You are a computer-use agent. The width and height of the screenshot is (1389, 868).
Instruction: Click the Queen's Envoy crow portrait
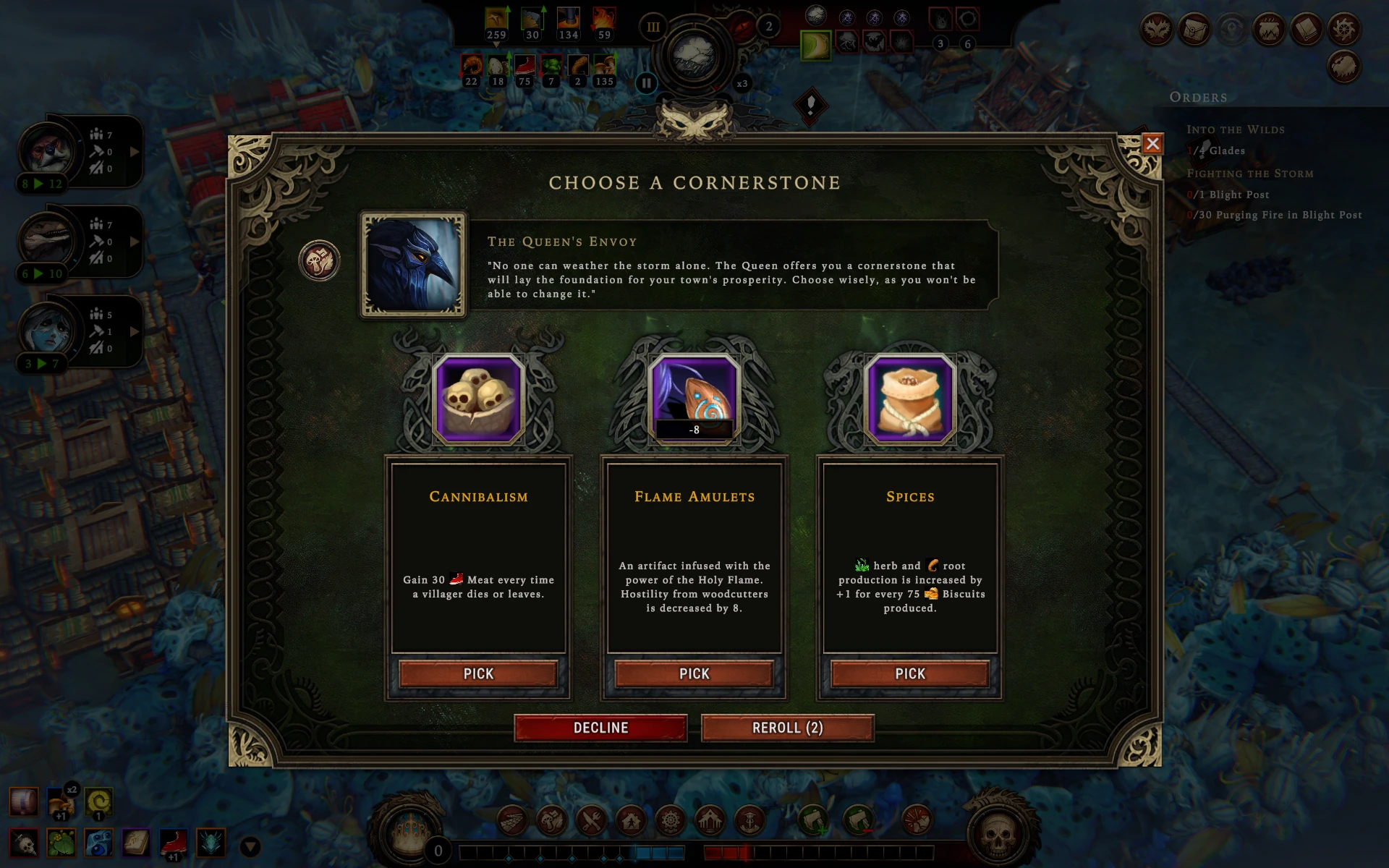(x=413, y=265)
